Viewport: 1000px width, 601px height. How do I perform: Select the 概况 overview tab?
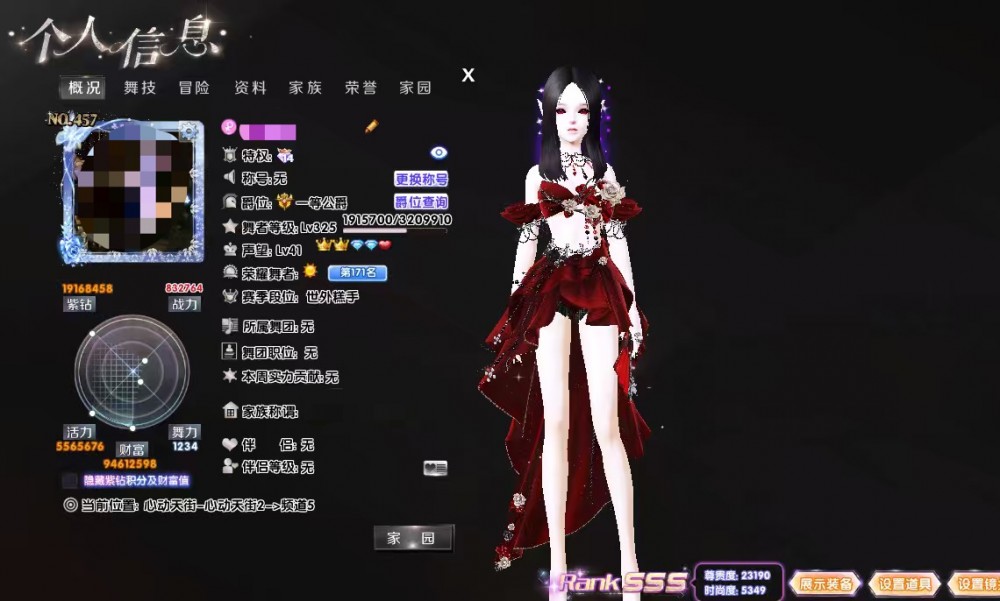(85, 88)
